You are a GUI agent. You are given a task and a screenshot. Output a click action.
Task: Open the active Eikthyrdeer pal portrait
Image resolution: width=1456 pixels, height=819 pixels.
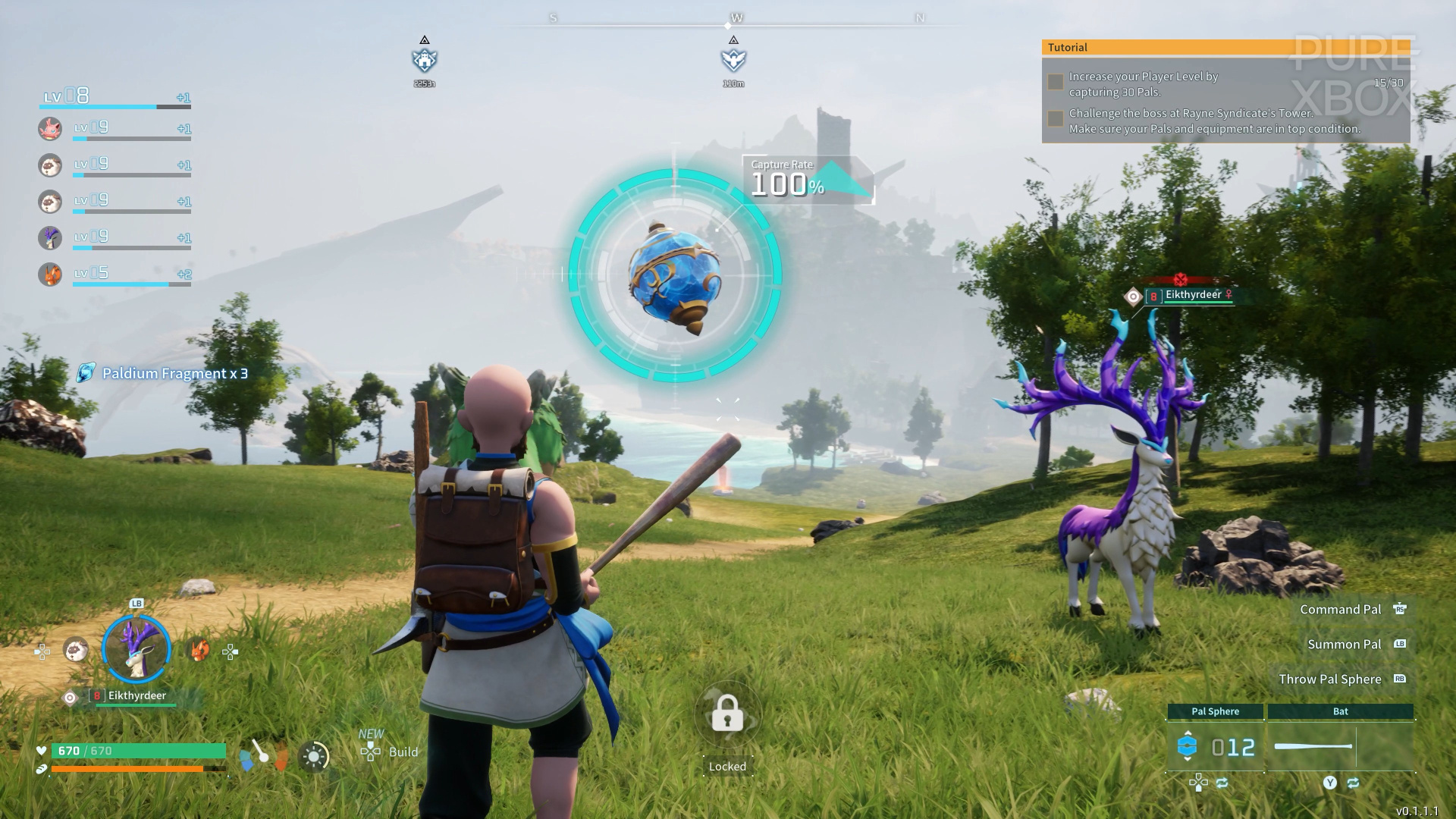[136, 648]
